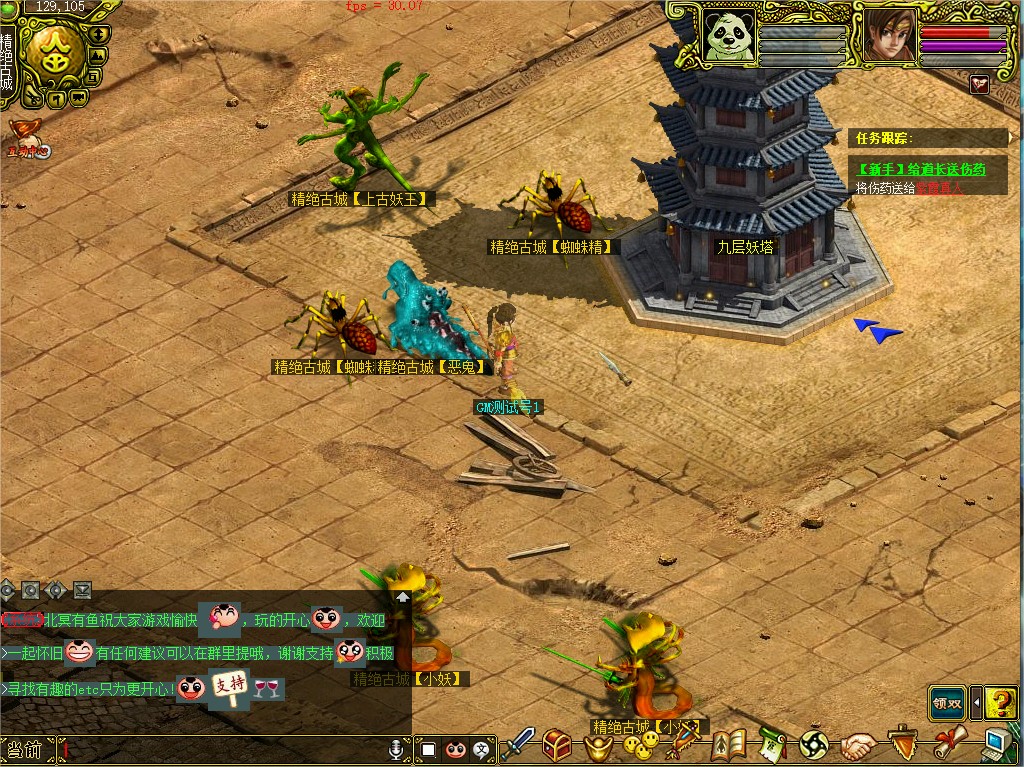
Task: Click the handshake icon in the bottom toolbar
Action: tap(857, 744)
